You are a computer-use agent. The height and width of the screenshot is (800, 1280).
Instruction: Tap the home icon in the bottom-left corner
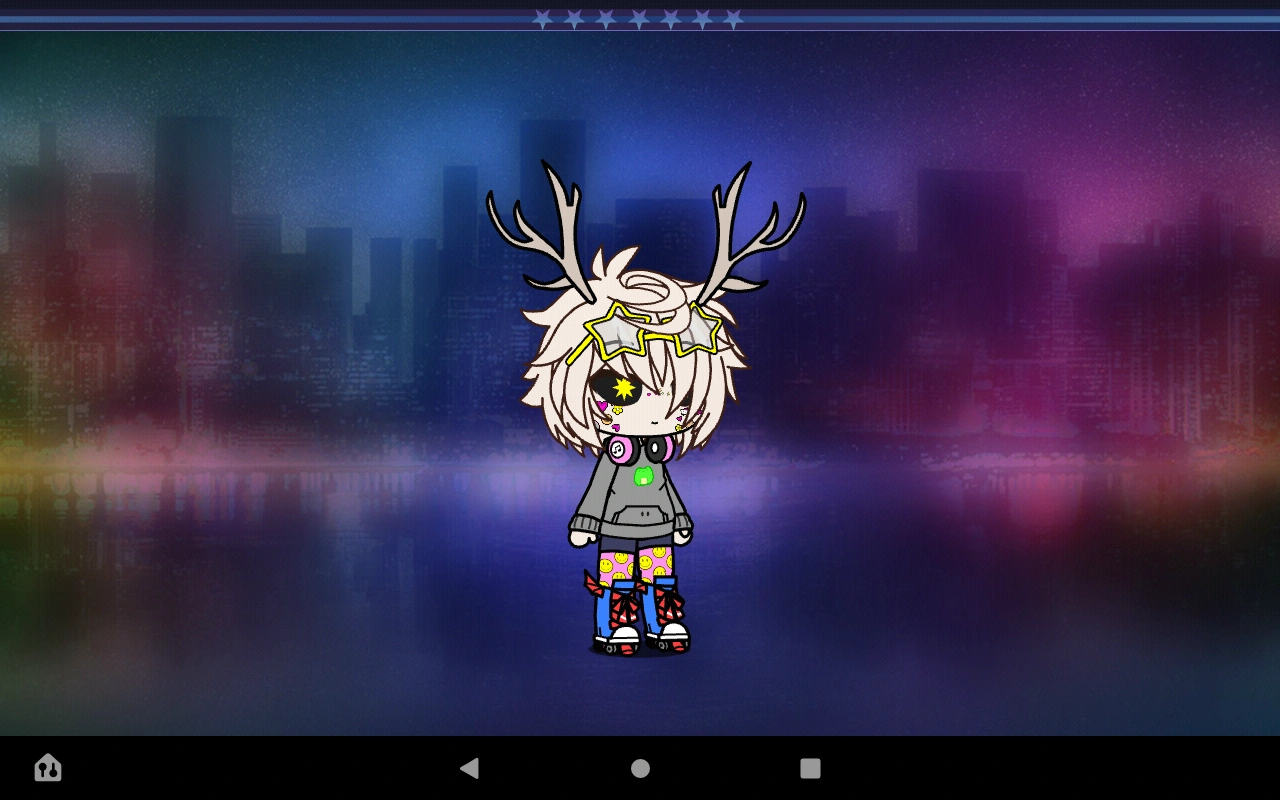46,768
